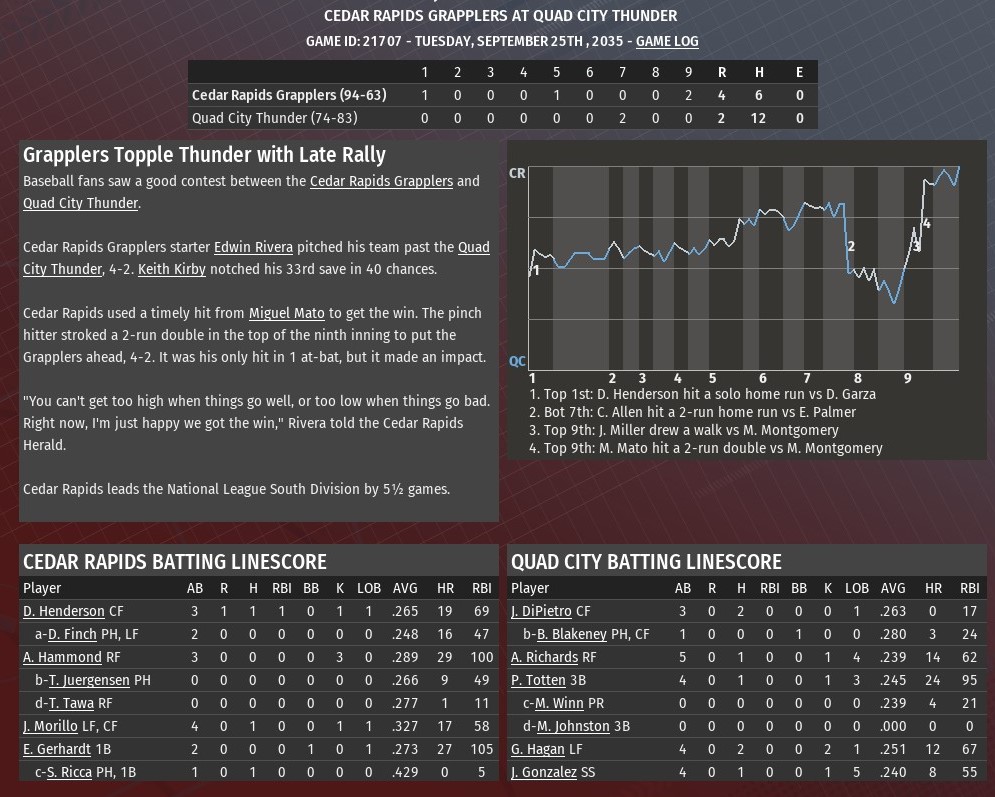
Task: Open D. Henderson in batting linescore
Action: tap(64, 611)
